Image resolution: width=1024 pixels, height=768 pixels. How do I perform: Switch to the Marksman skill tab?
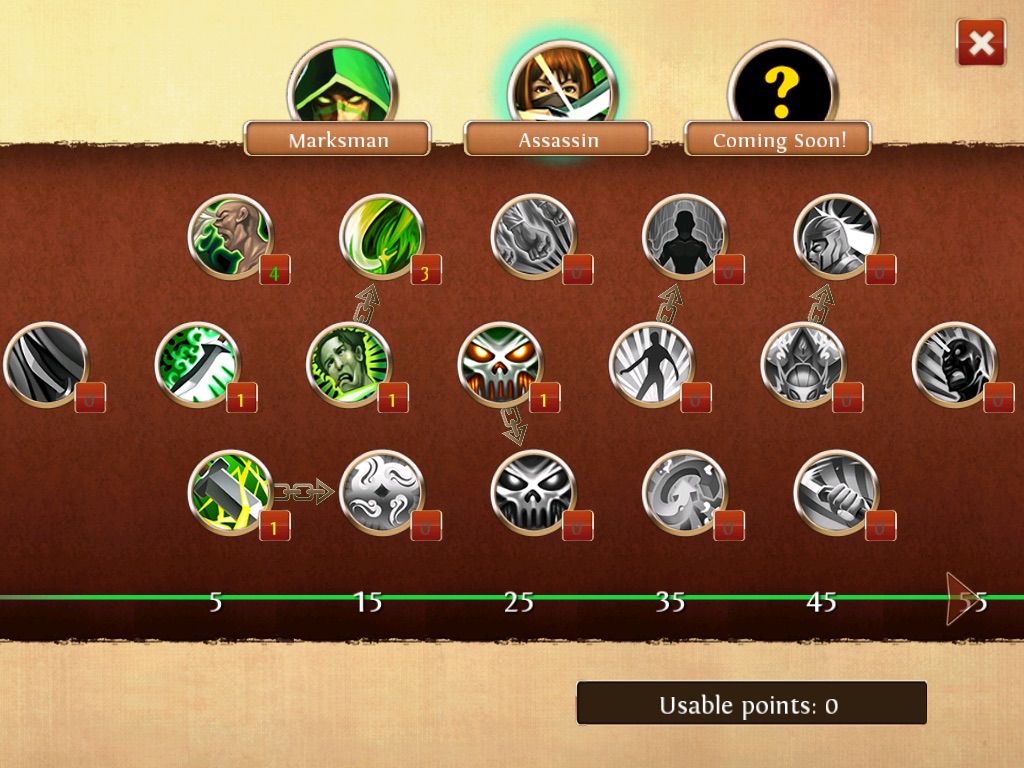tap(337, 139)
